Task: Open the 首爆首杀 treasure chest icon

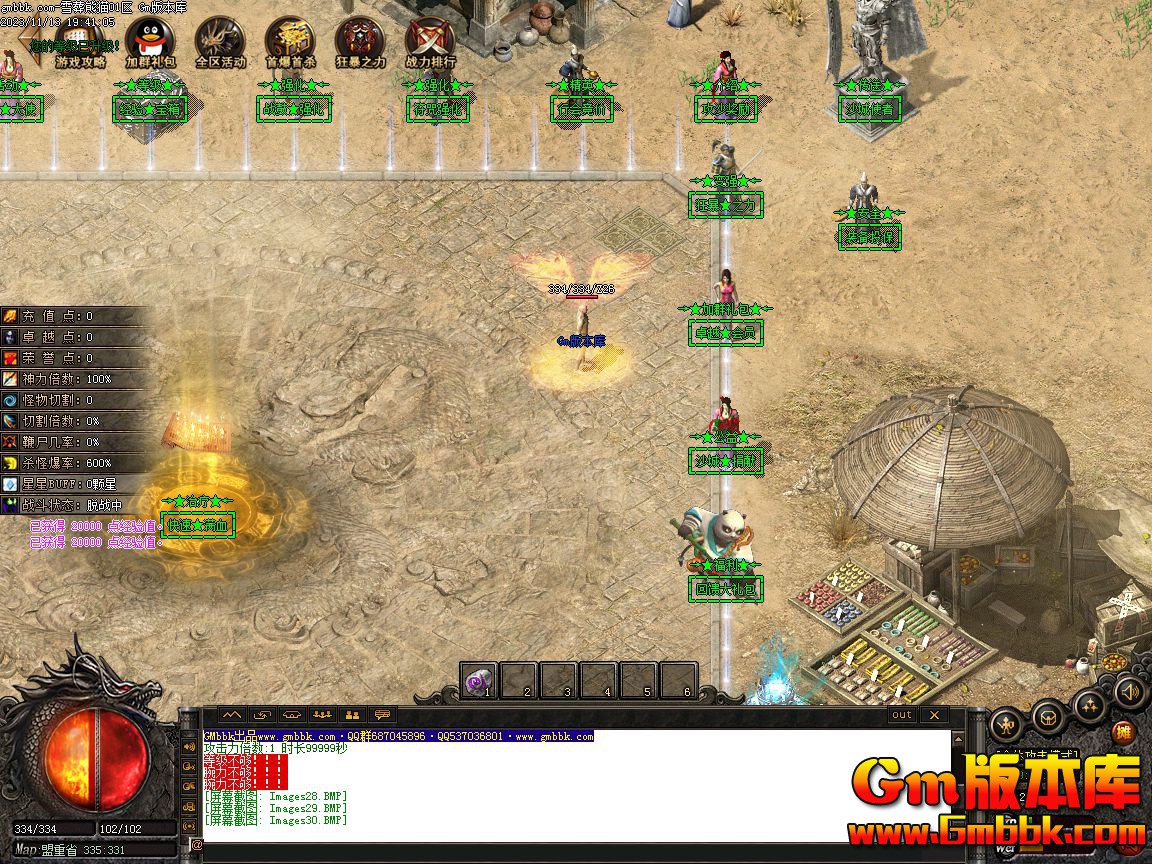Action: (290, 43)
